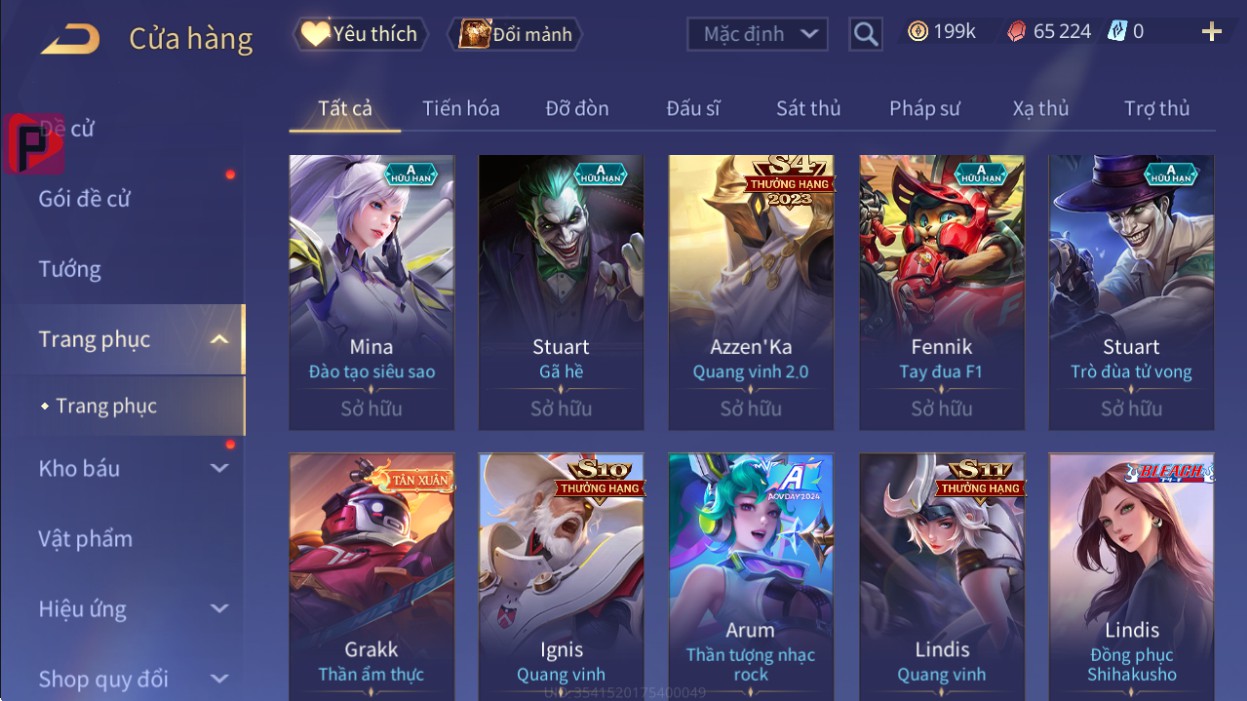Choose the Azzen'Ka Quang vinh 2.0 skin

[751, 290]
